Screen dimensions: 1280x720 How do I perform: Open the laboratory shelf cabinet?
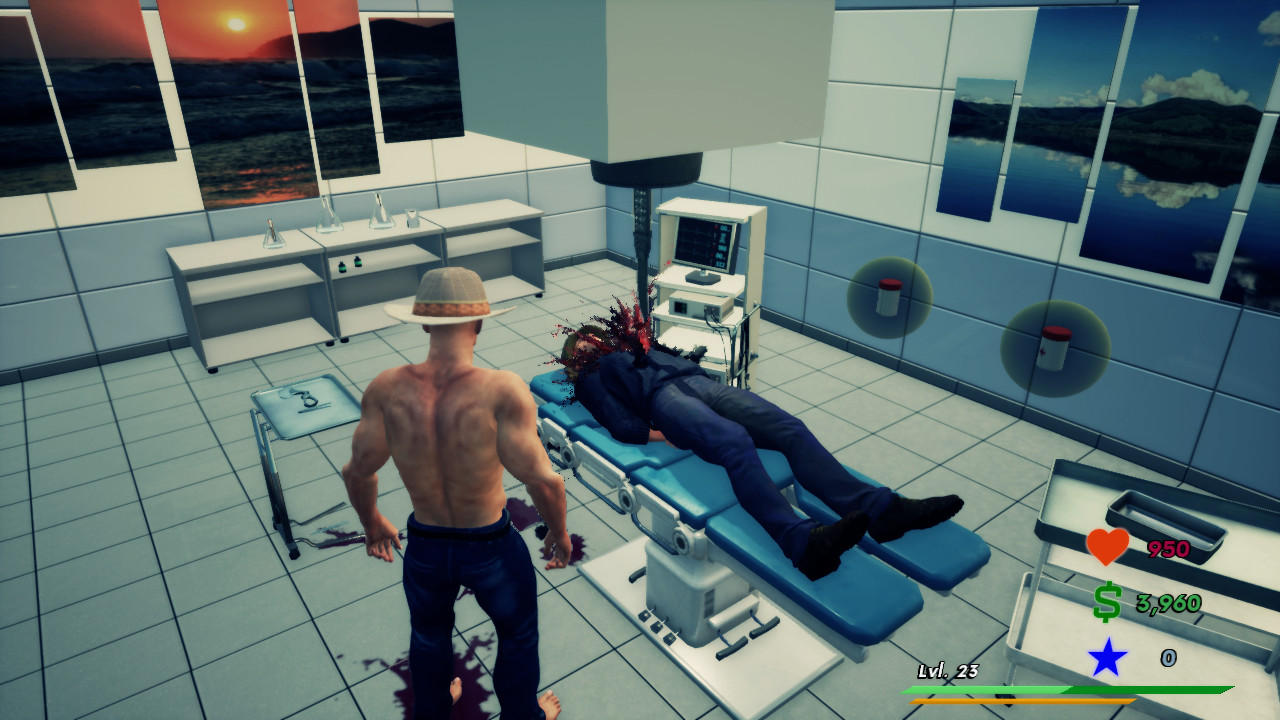(x=300, y=270)
